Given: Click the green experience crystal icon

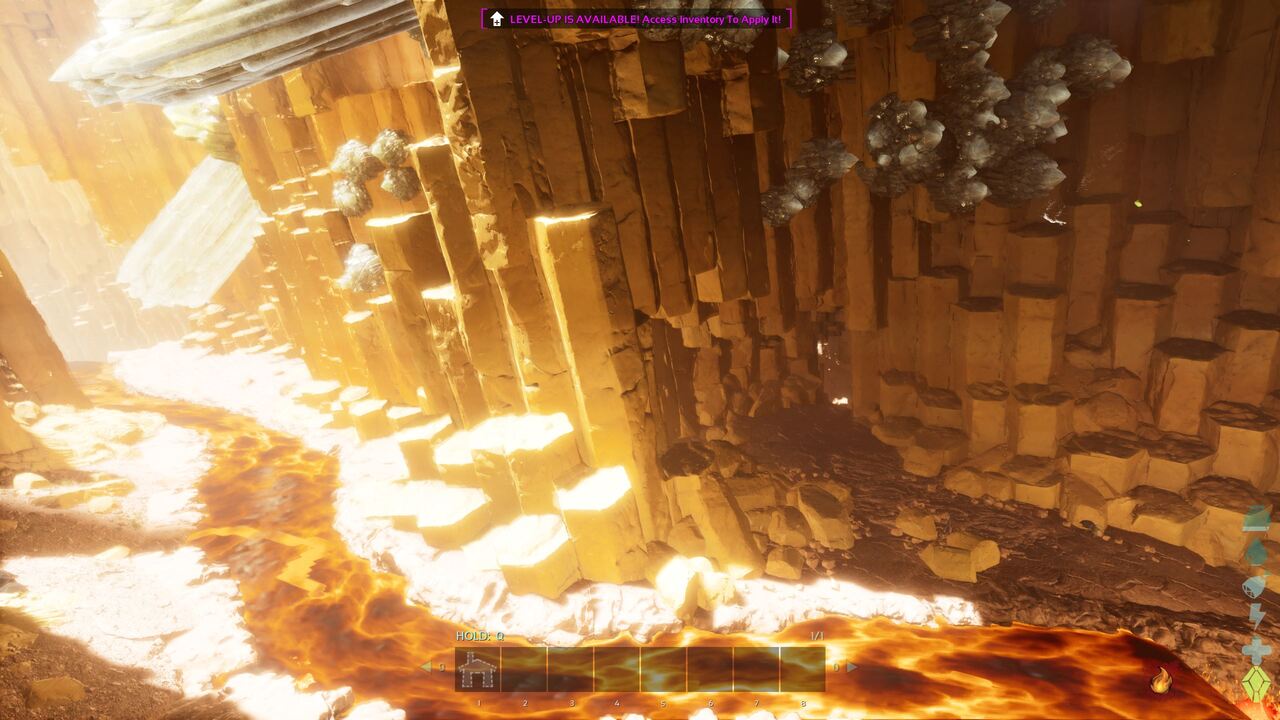Looking at the screenshot, I should pyautogui.click(x=1256, y=684).
